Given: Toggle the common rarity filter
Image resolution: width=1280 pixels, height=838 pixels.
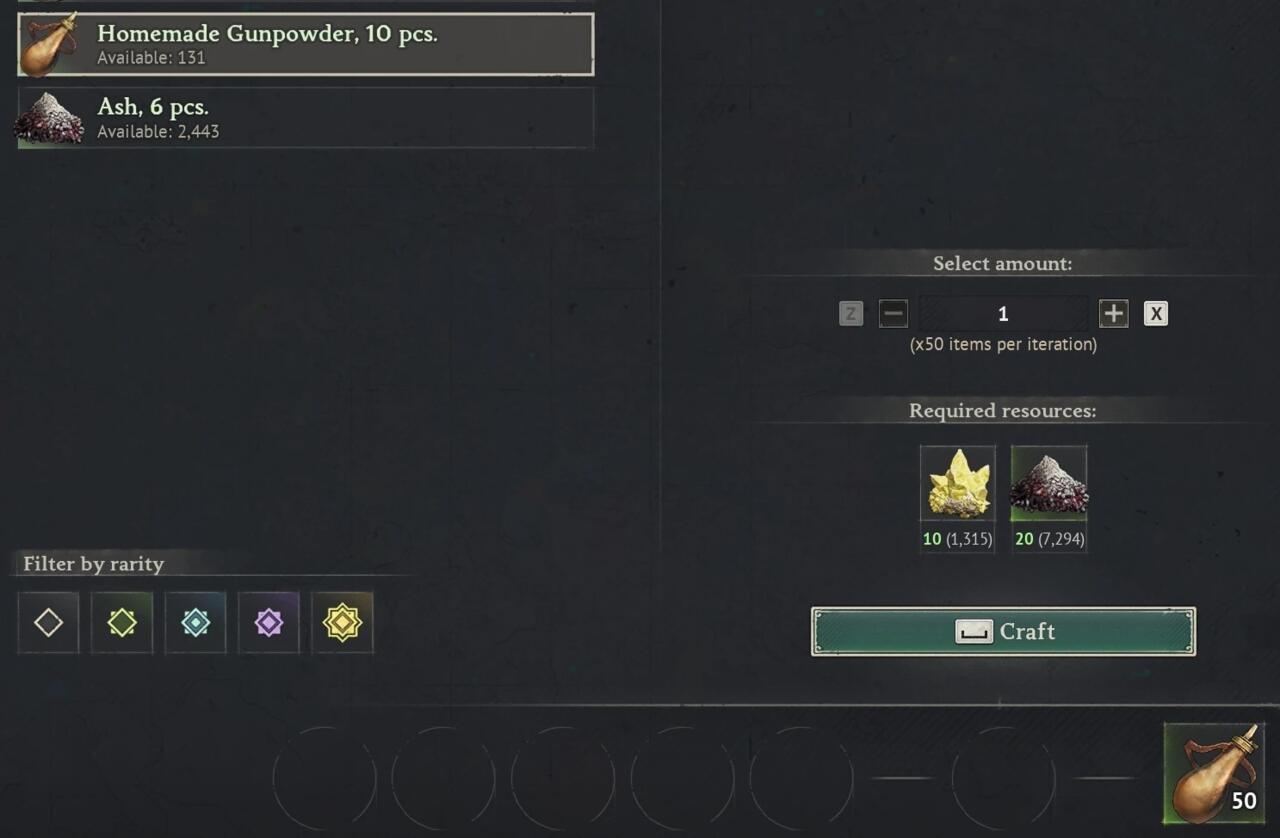Looking at the screenshot, I should point(47,622).
